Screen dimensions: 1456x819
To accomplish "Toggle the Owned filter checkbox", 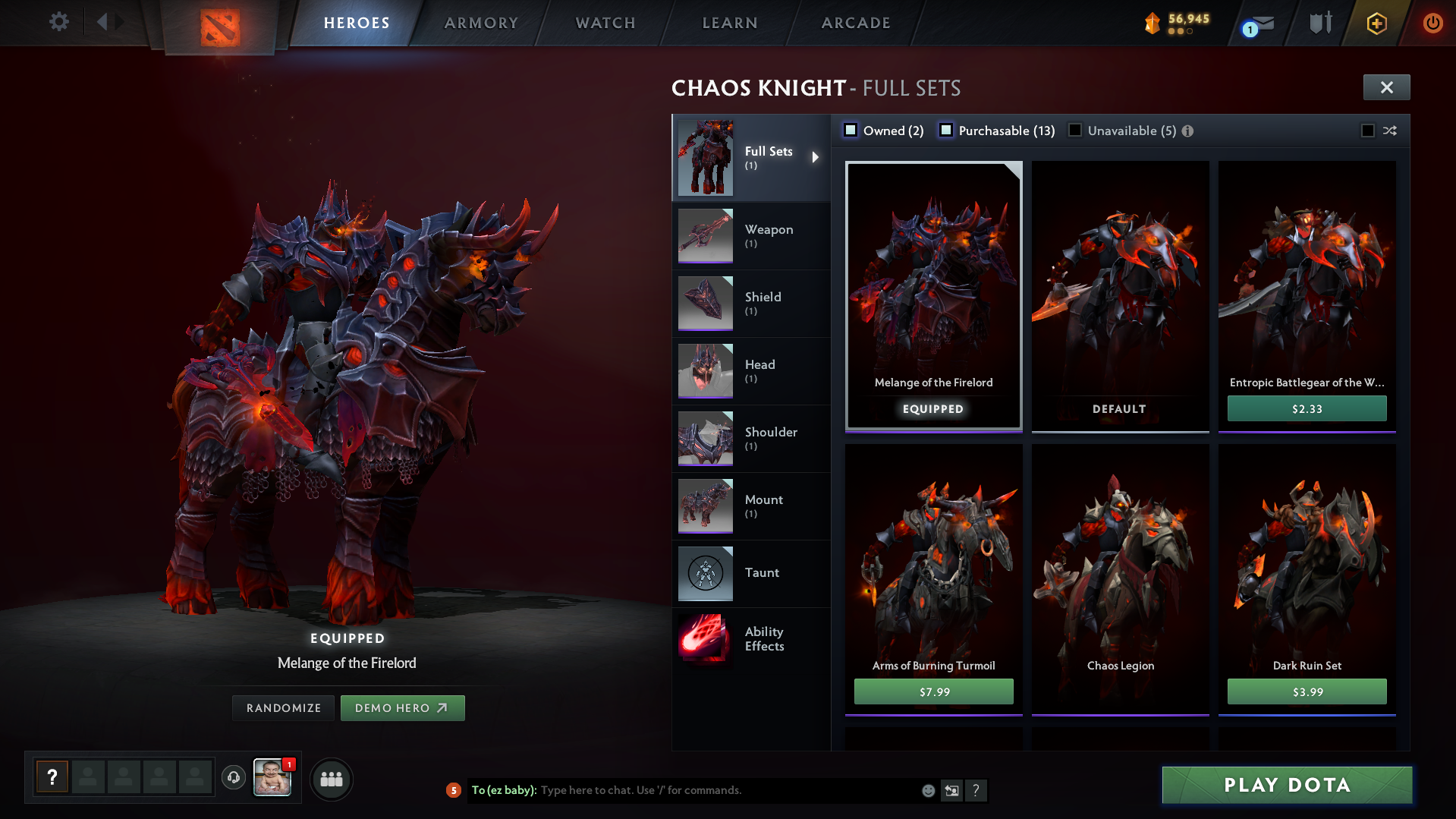I will [x=851, y=131].
